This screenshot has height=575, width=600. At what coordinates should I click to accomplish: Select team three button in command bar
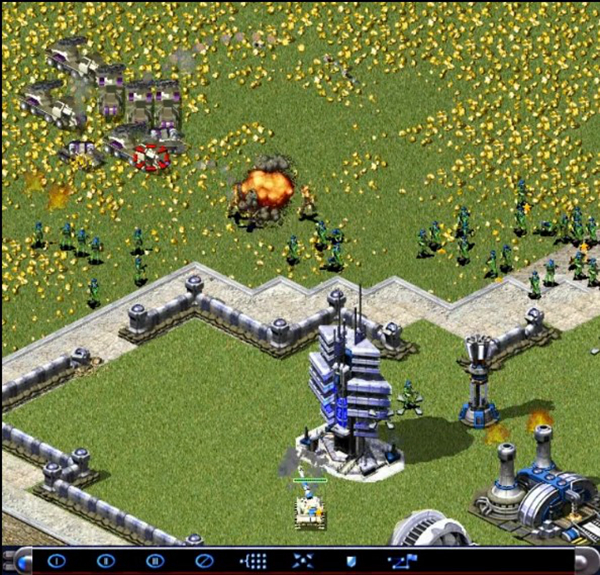(x=154, y=561)
